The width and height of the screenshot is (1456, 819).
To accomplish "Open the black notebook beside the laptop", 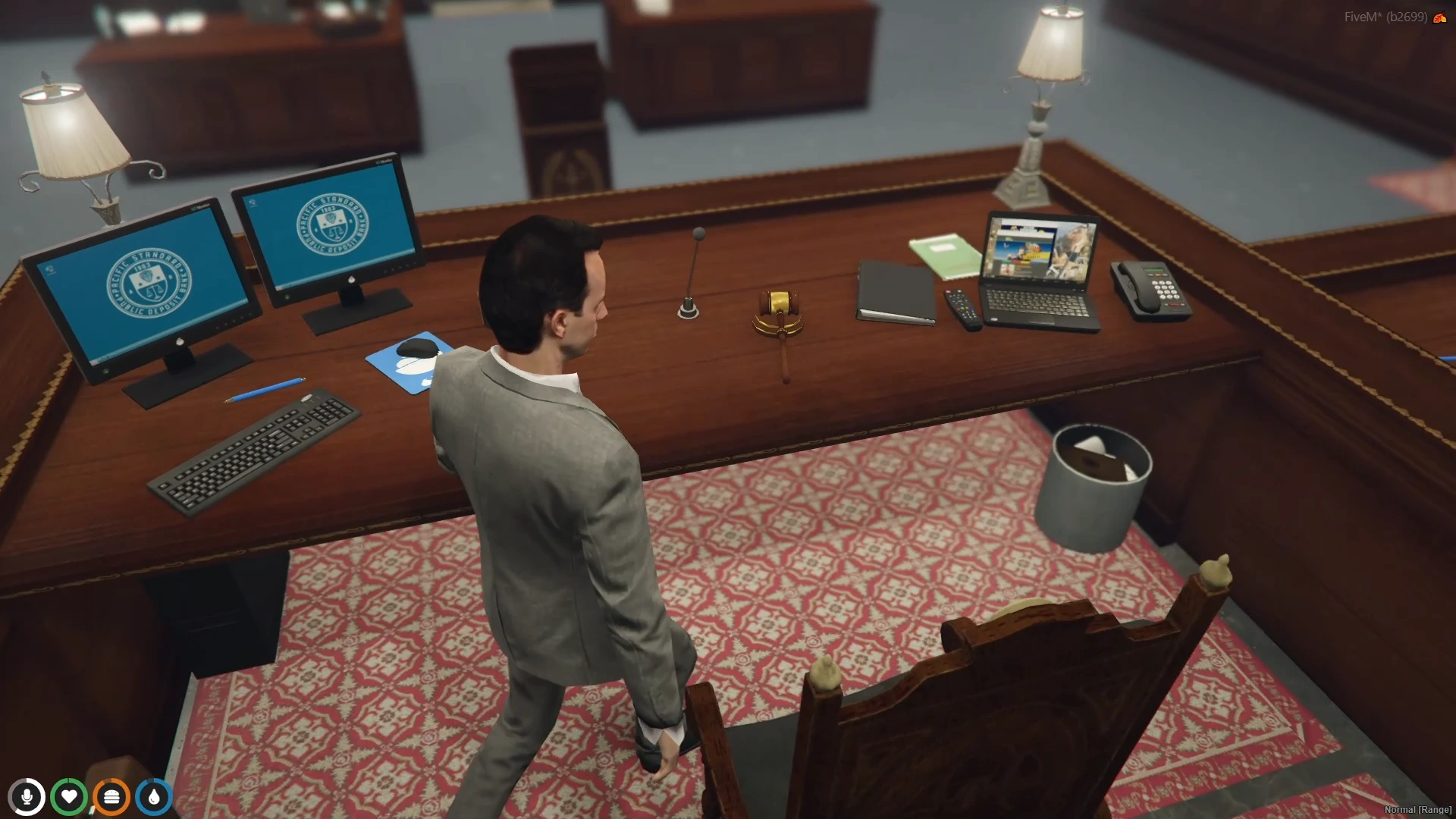I will pyautogui.click(x=895, y=292).
